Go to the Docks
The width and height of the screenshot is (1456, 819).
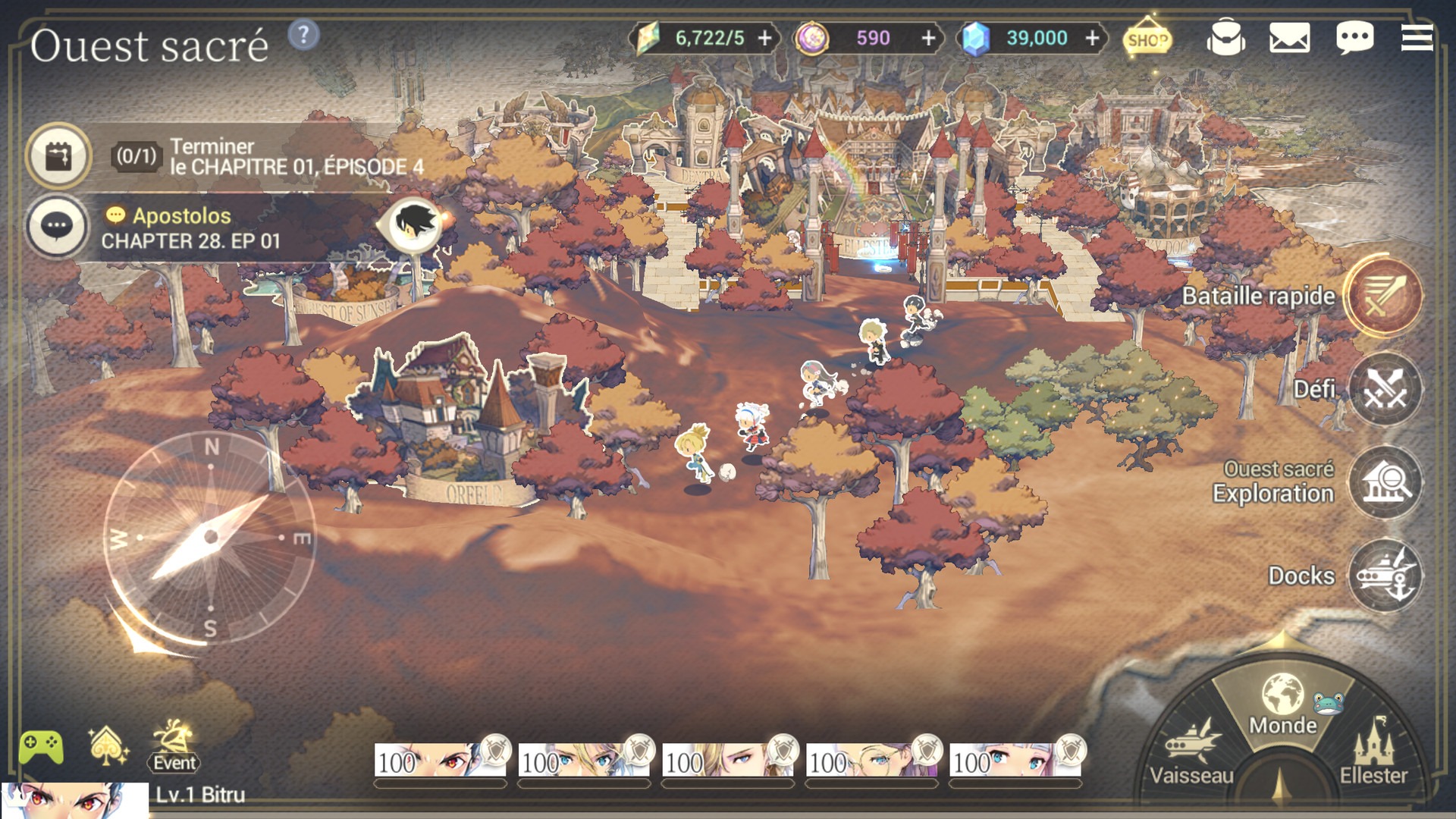coord(1385,576)
